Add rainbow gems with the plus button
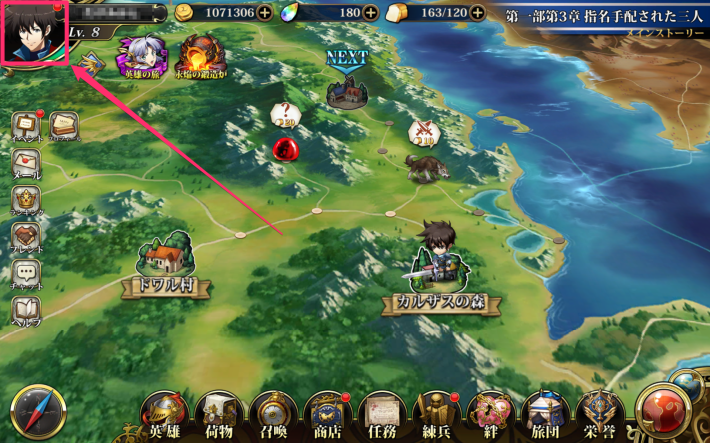The width and height of the screenshot is (710, 443). click(x=370, y=13)
